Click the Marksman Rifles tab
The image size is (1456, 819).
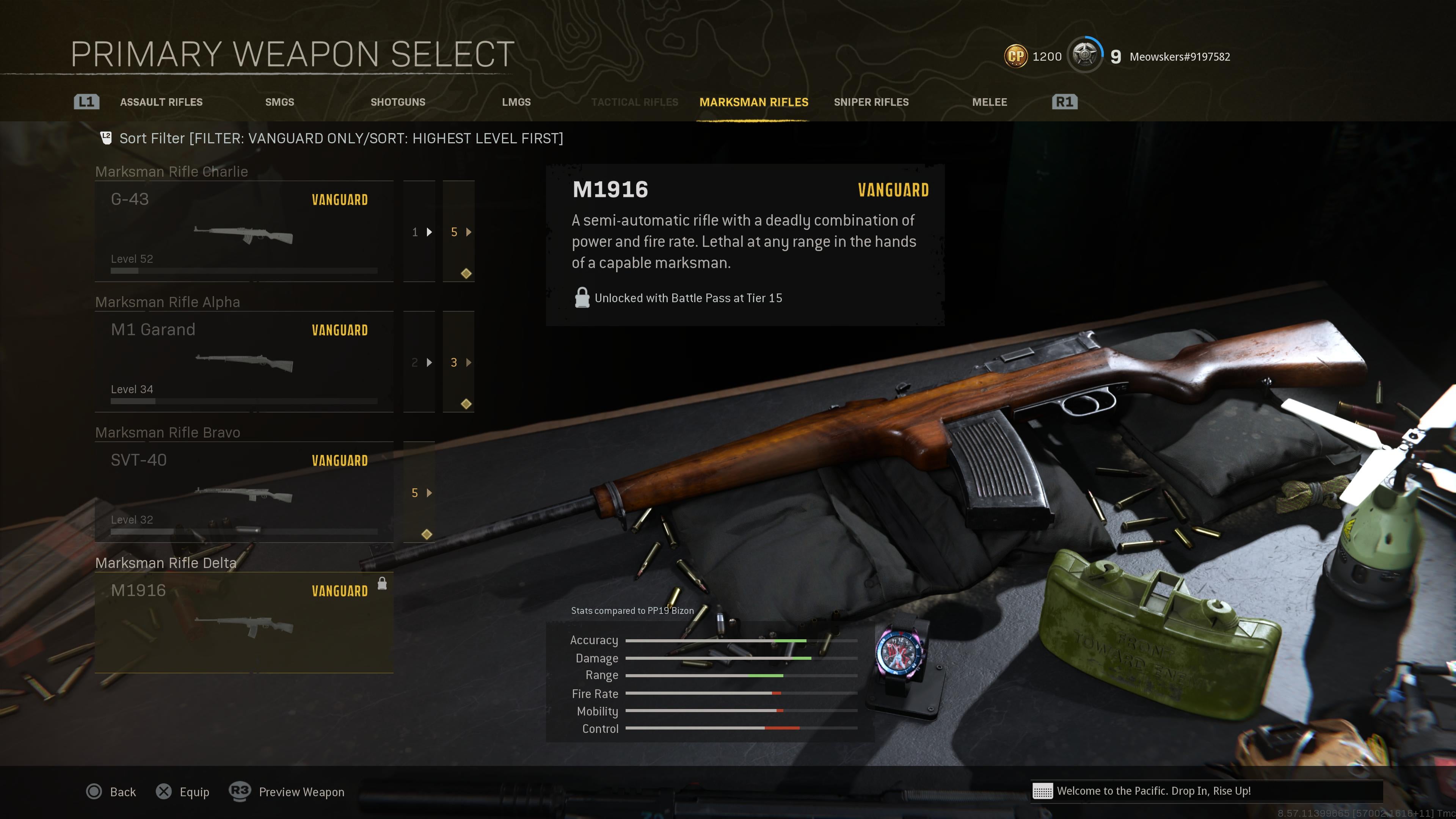[x=753, y=102]
